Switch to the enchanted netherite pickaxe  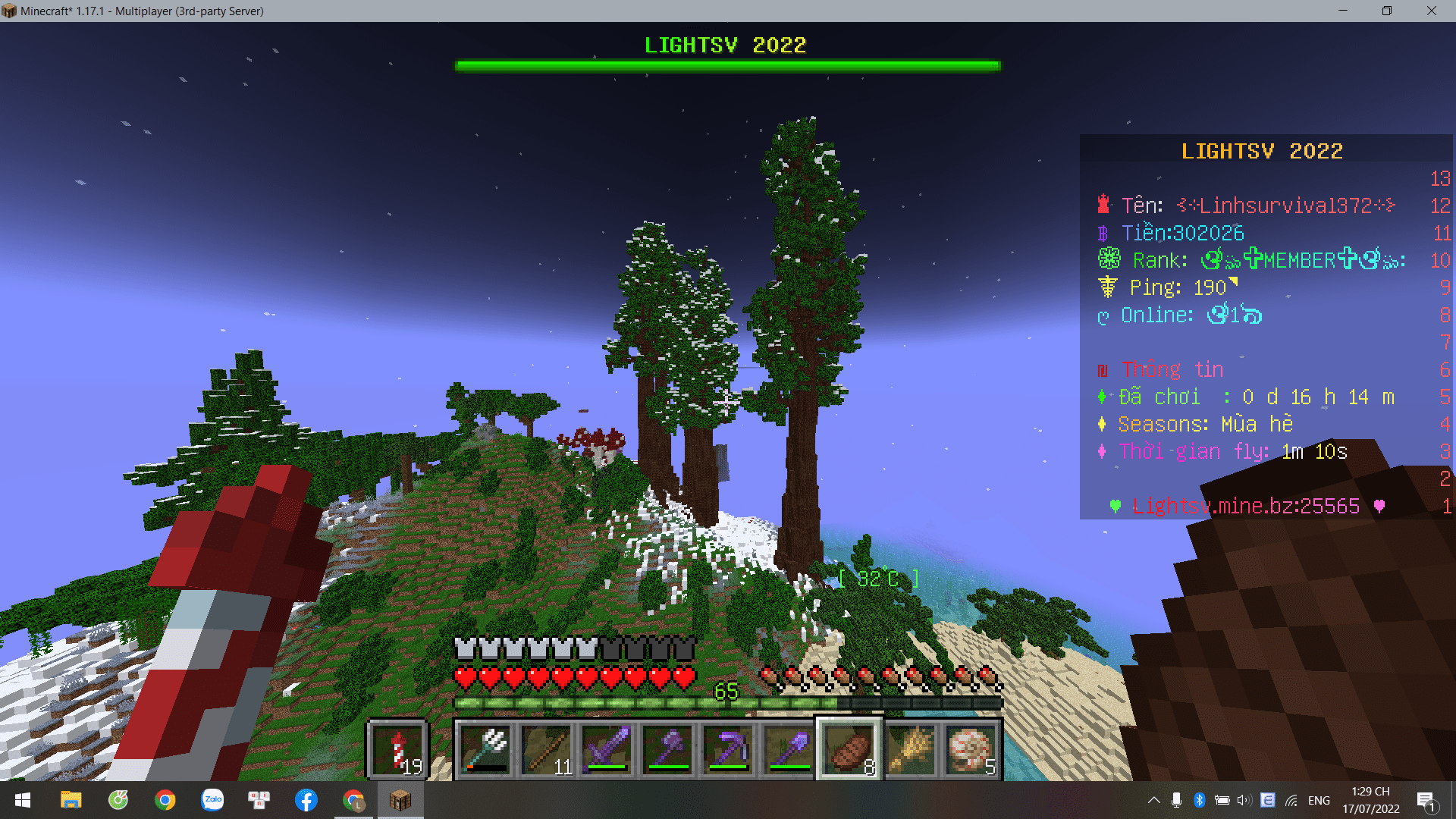pyautogui.click(x=728, y=748)
